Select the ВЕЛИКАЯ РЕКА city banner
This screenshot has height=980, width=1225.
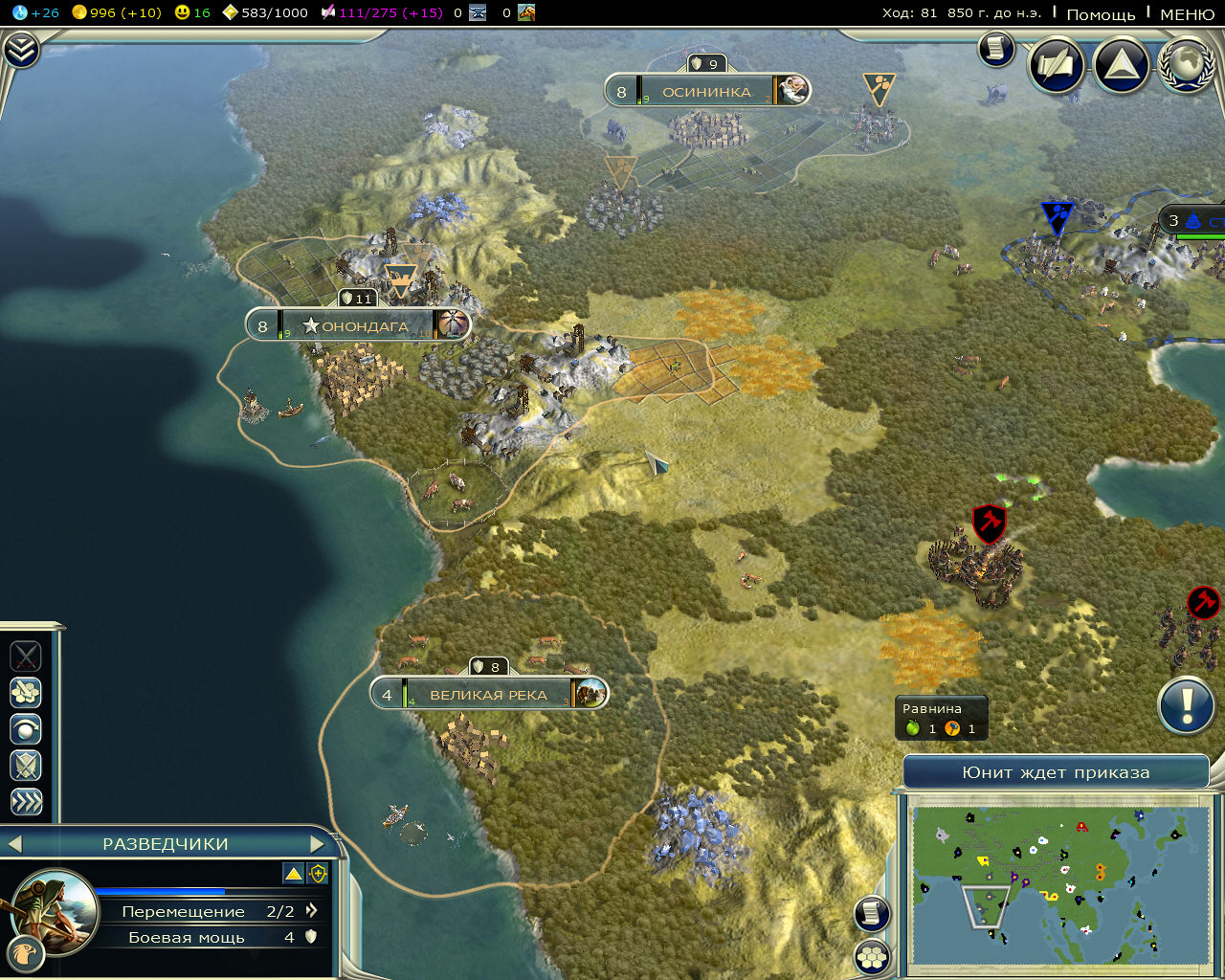pos(488,695)
